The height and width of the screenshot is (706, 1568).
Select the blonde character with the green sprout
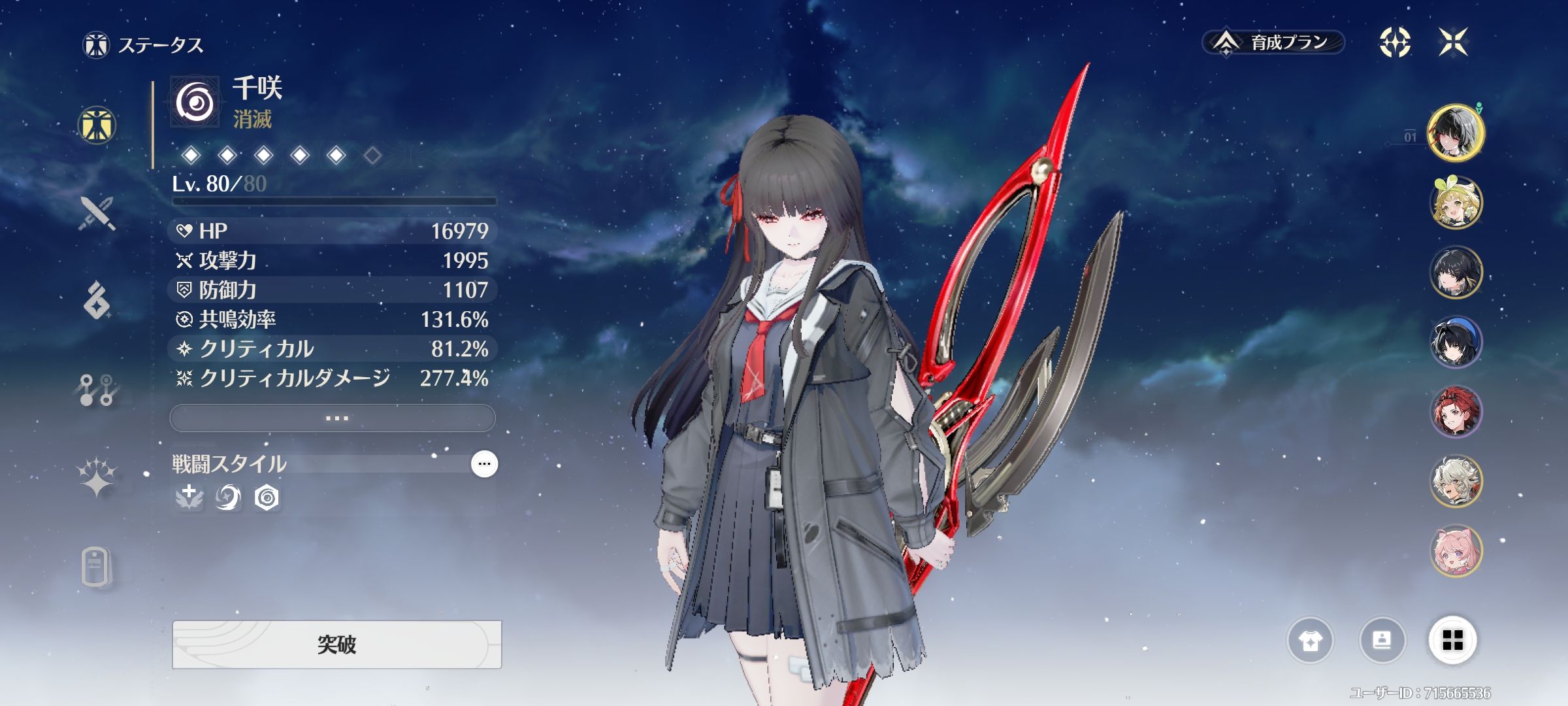1456,203
